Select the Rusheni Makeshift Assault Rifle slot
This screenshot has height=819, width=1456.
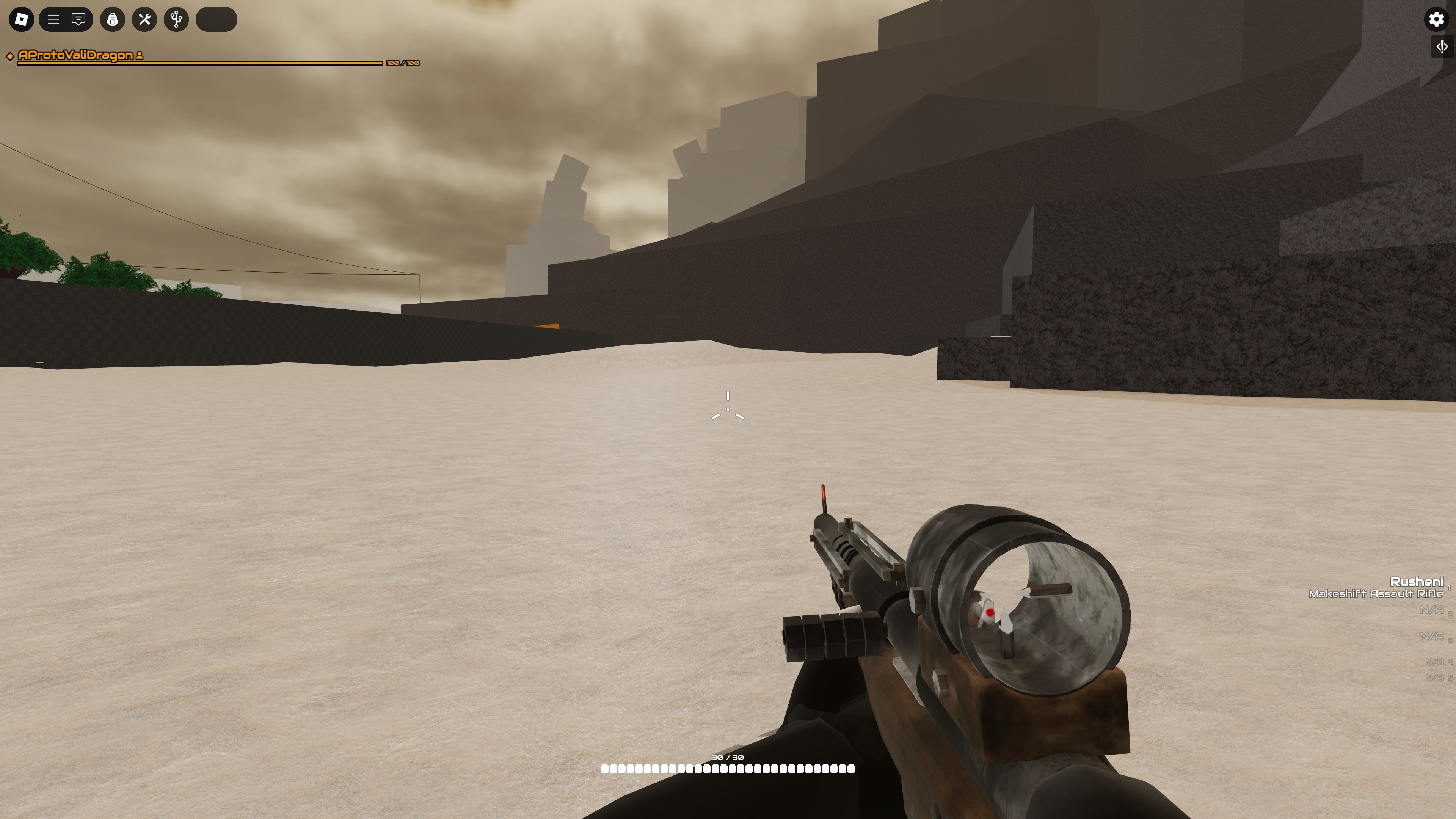click(x=1377, y=587)
